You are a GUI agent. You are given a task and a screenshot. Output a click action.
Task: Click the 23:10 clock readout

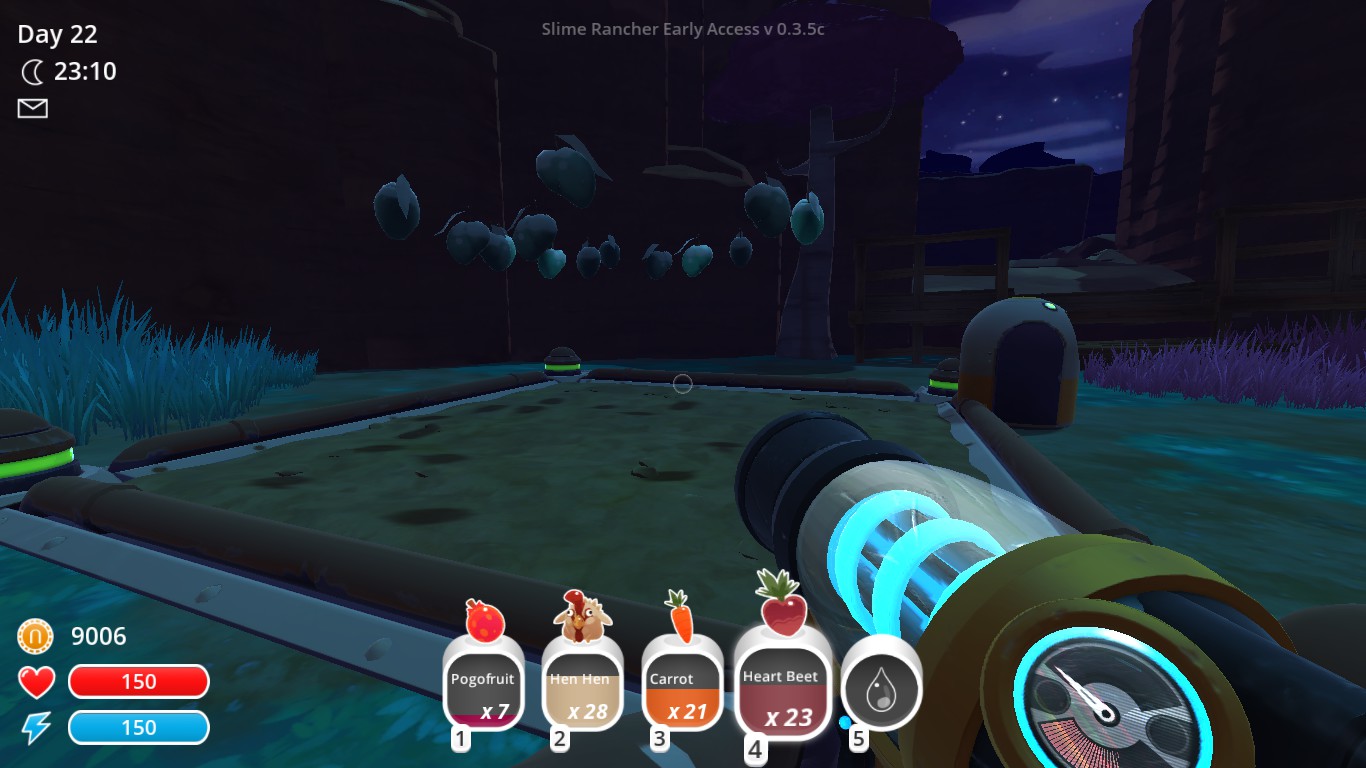pos(89,71)
